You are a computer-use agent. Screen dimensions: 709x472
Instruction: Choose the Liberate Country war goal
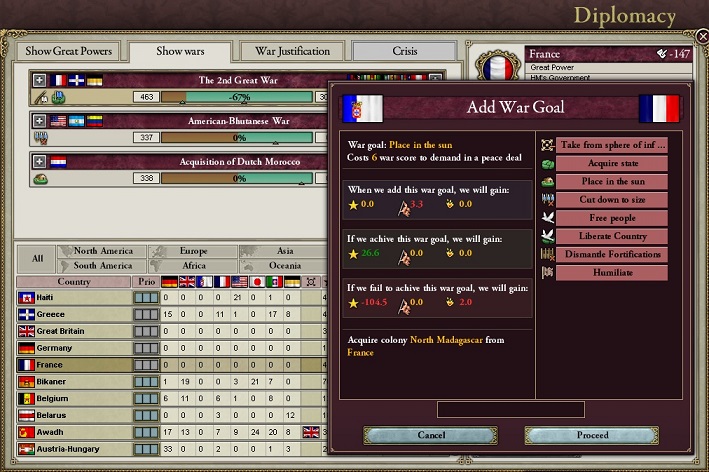611,236
